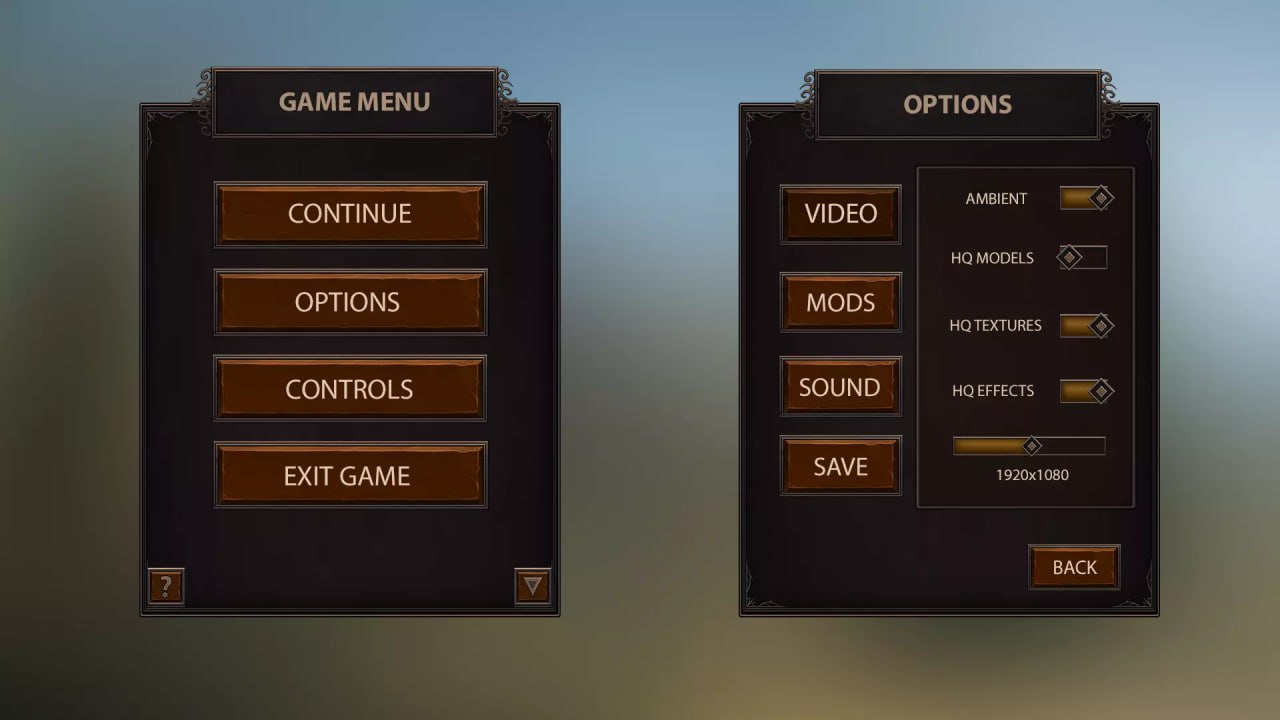Image resolution: width=1280 pixels, height=720 pixels.
Task: Choose CONTROLS in the Game Menu
Action: point(349,388)
